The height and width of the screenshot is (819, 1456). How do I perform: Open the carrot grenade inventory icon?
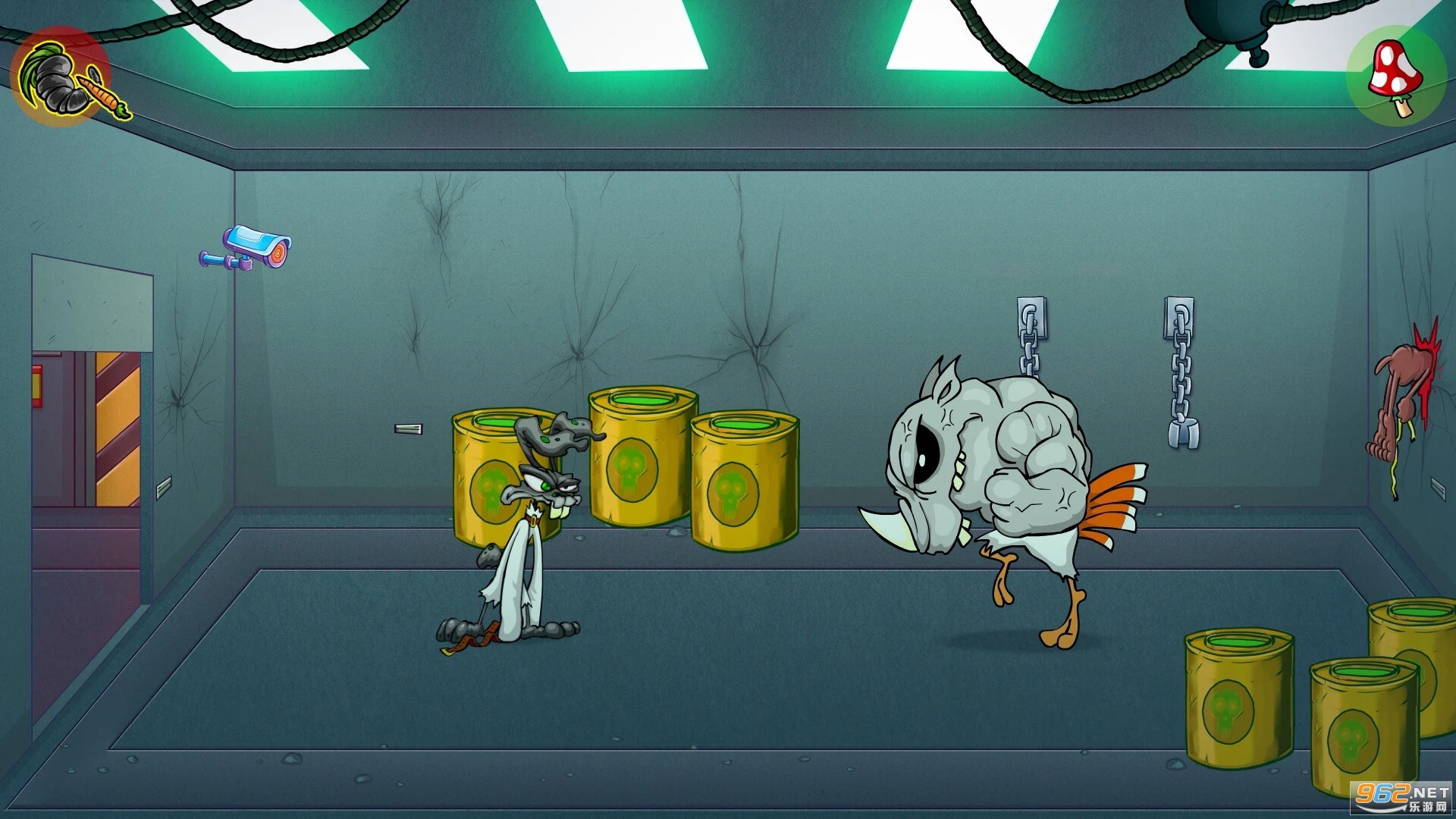pos(63,77)
